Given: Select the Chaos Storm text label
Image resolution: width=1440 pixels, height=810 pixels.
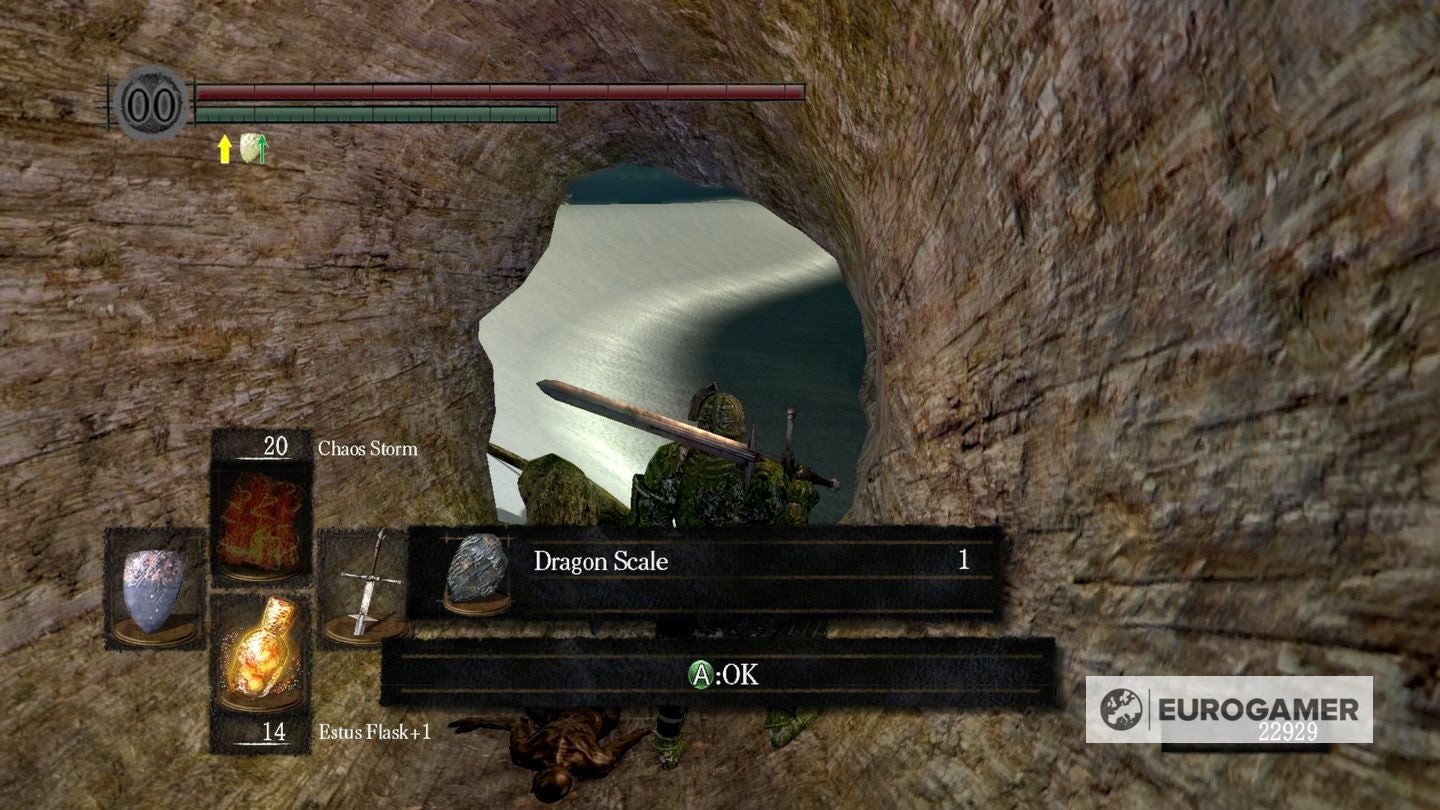Looking at the screenshot, I should (x=365, y=449).
